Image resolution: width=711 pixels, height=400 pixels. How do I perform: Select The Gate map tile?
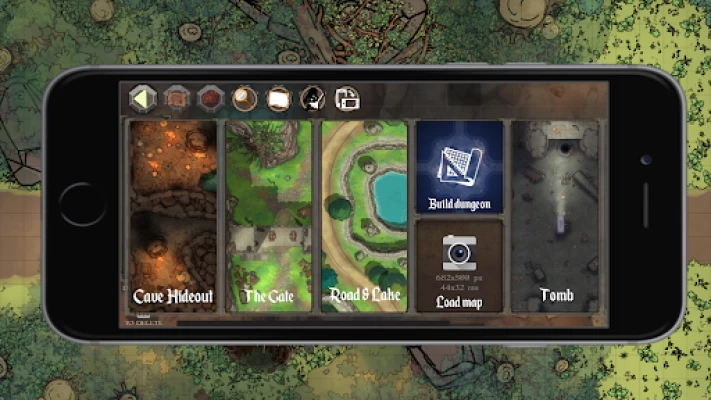[x=267, y=215]
